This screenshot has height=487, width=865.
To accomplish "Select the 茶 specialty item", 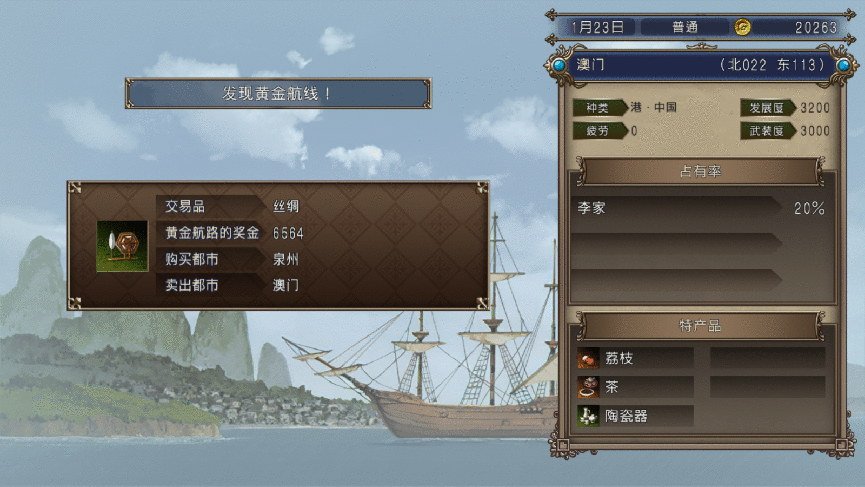I will pyautogui.click(x=634, y=387).
